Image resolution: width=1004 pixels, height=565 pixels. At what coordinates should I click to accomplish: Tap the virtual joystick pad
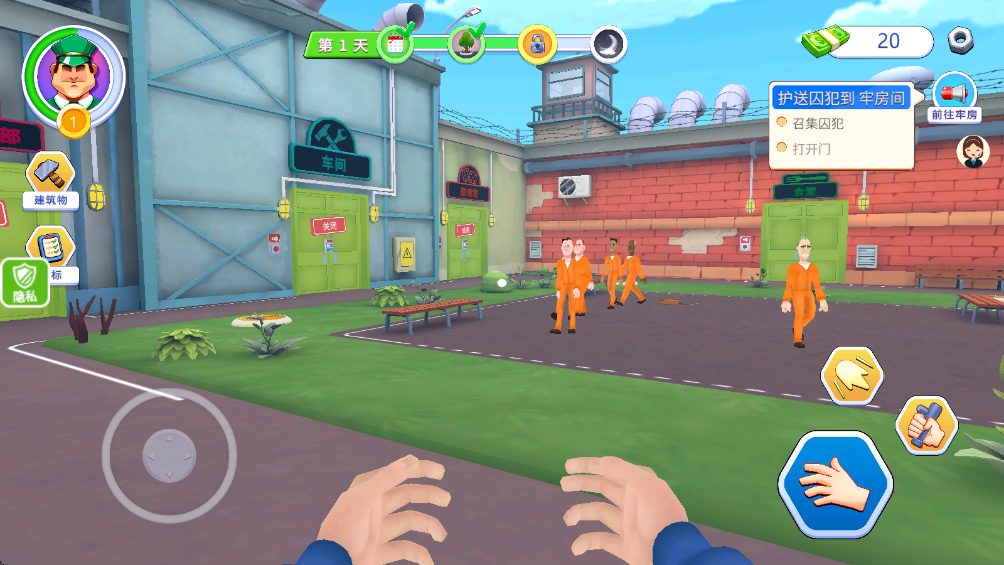(169, 455)
